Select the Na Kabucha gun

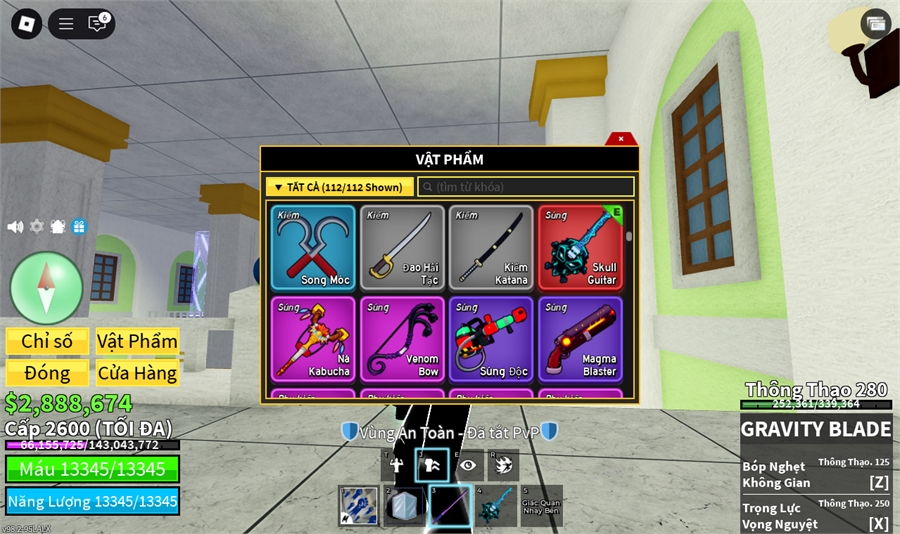tap(312, 338)
